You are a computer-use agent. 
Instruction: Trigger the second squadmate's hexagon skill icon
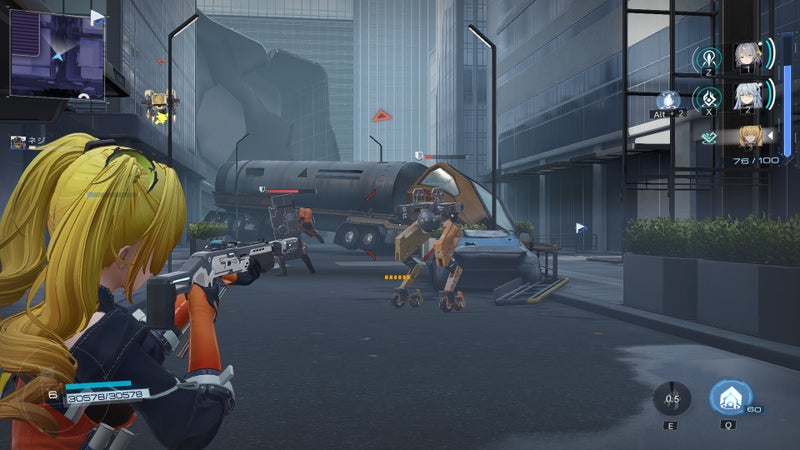pos(708,99)
